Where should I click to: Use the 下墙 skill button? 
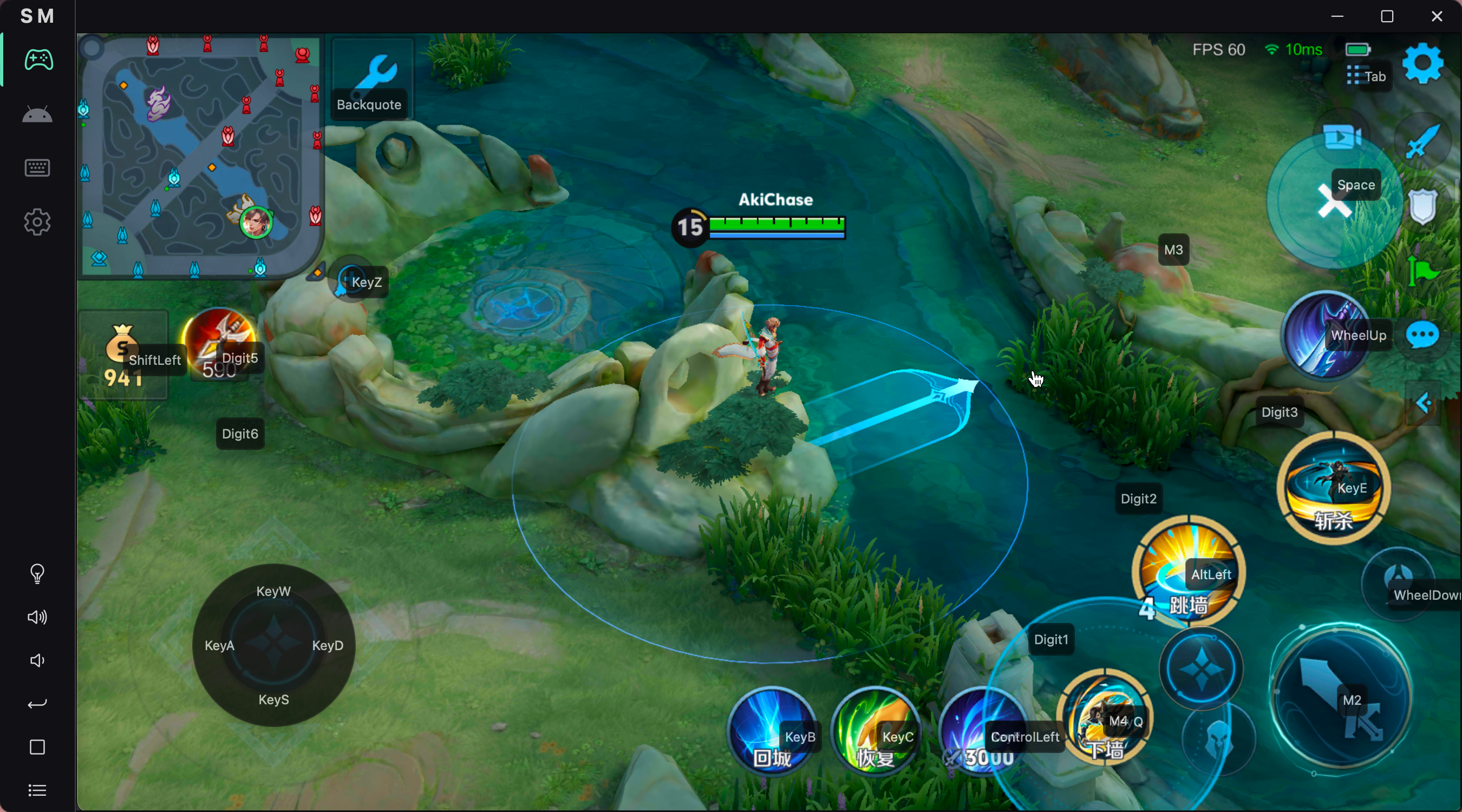coord(1104,717)
